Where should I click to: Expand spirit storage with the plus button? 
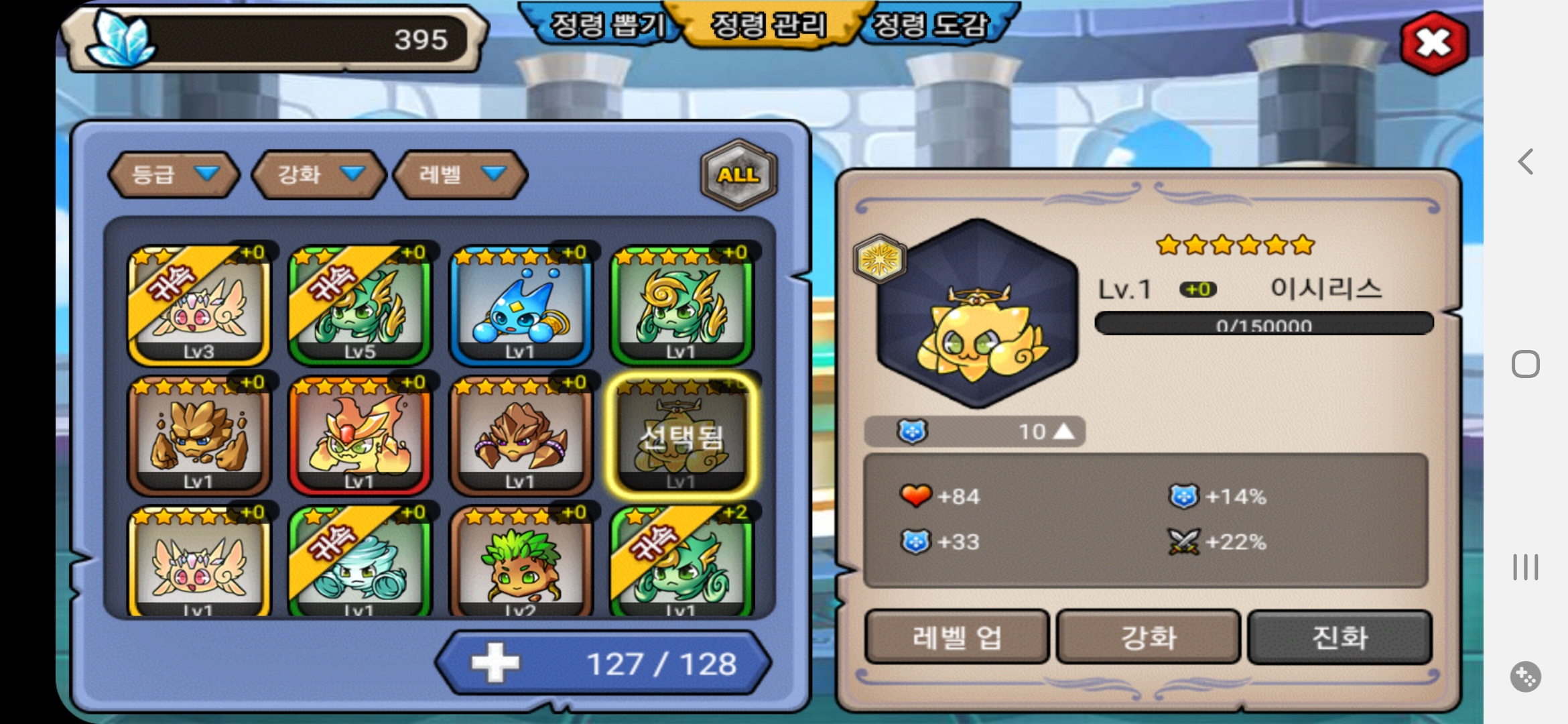tap(495, 663)
